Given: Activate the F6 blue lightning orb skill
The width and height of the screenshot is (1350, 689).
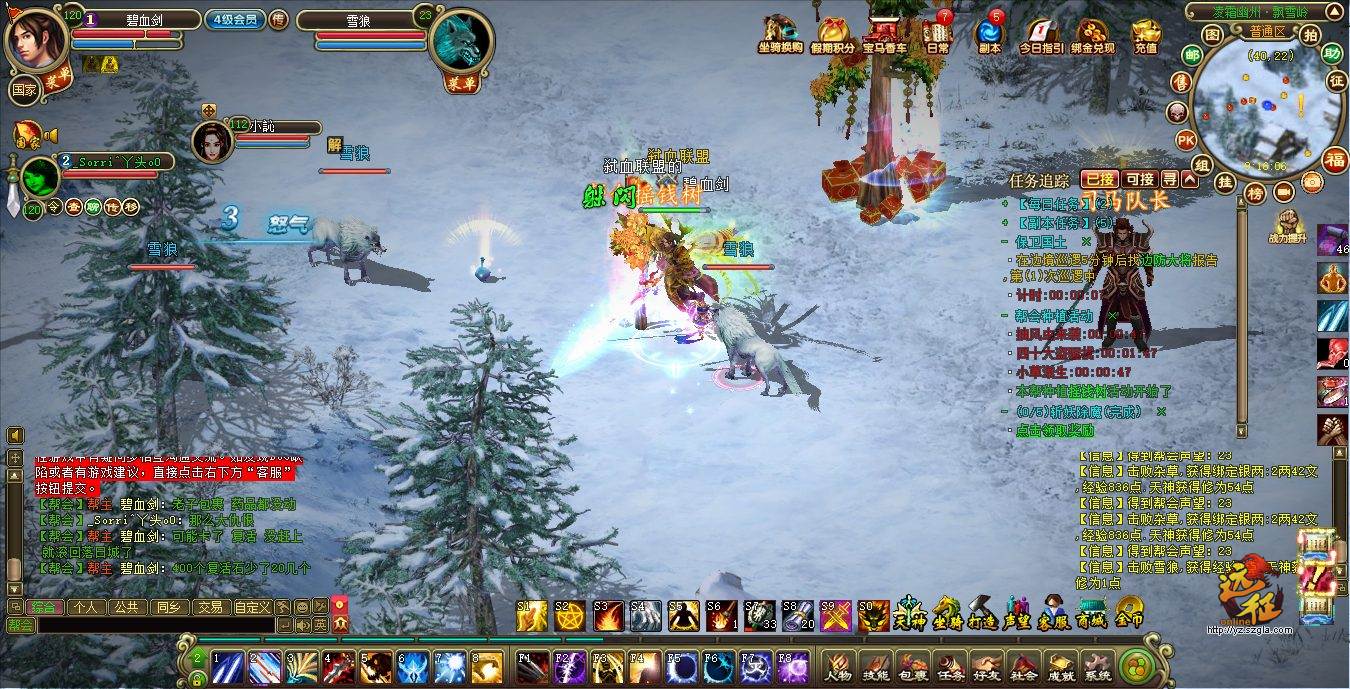Looking at the screenshot, I should 719,666.
